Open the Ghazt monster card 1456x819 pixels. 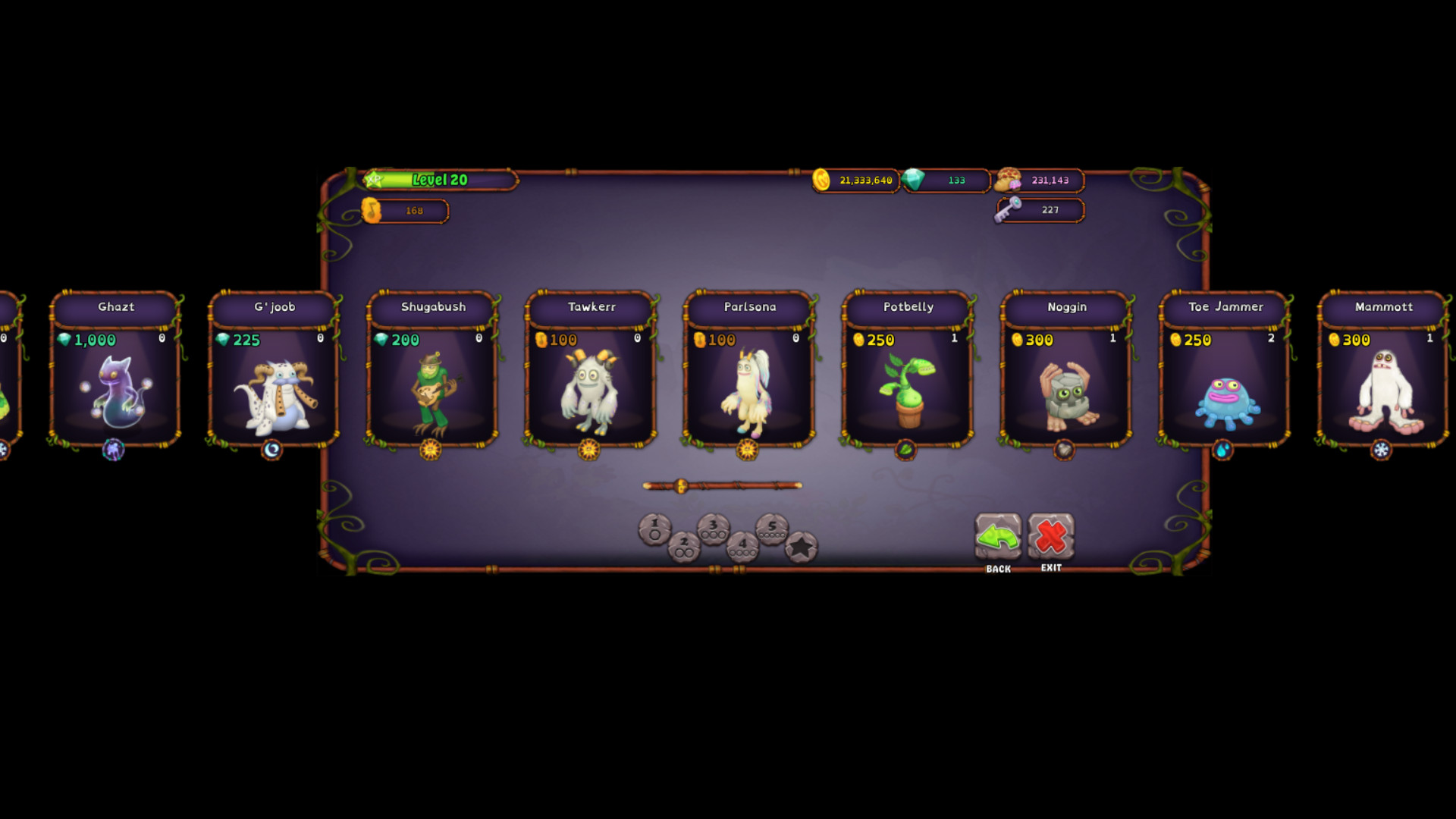click(x=116, y=379)
